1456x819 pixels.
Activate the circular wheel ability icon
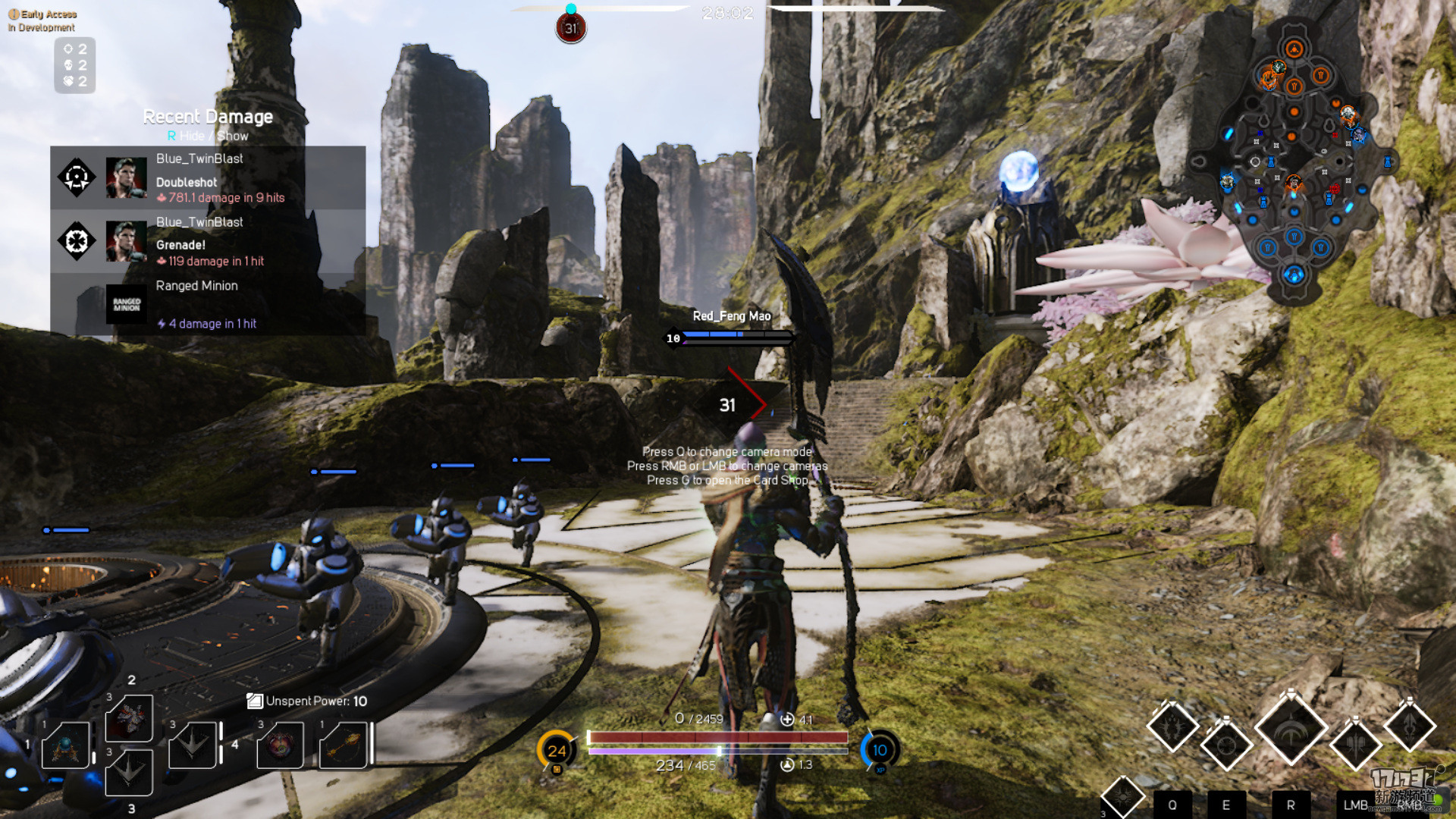point(1225,745)
